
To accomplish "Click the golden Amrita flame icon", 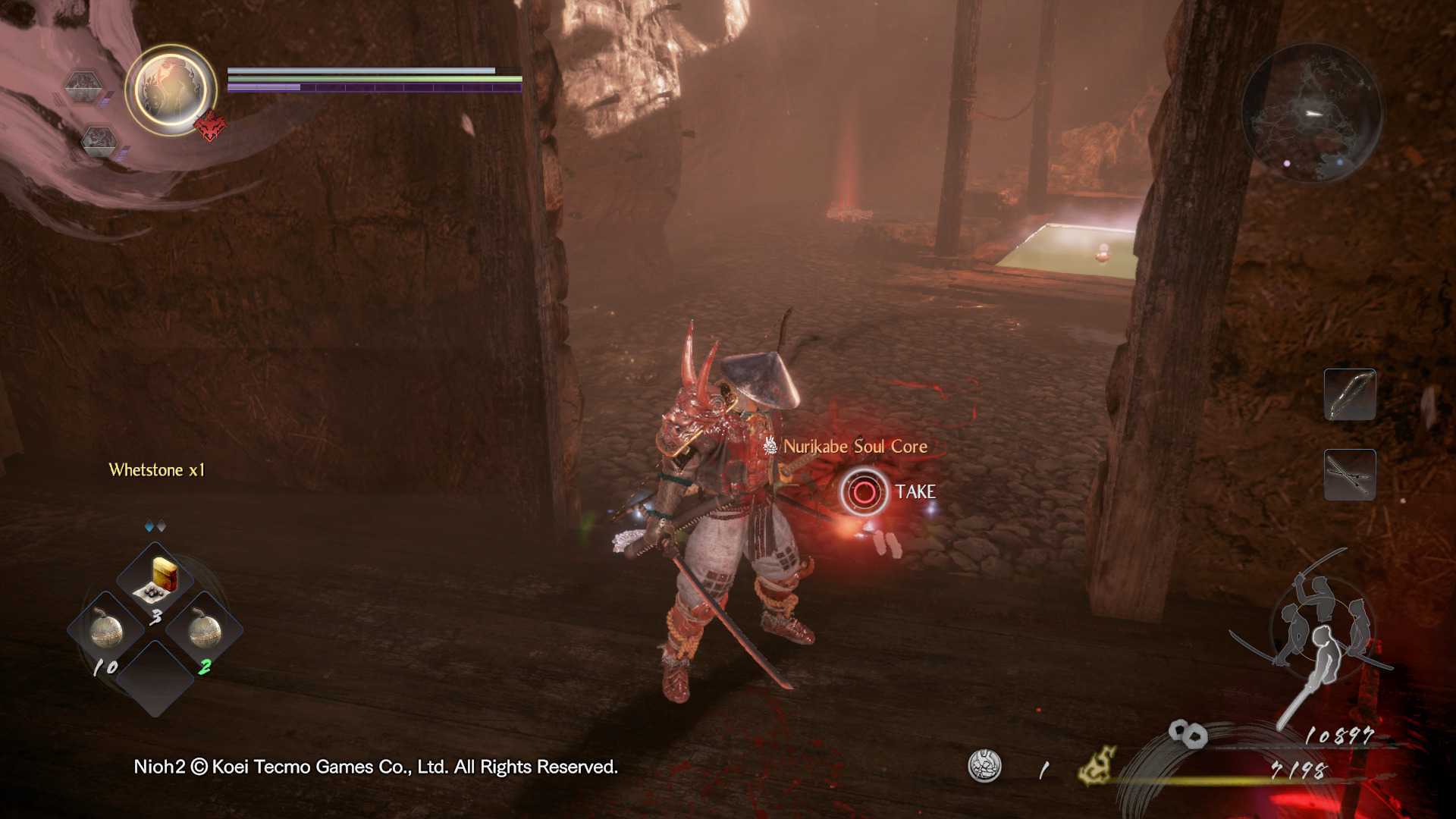I will click(1097, 764).
